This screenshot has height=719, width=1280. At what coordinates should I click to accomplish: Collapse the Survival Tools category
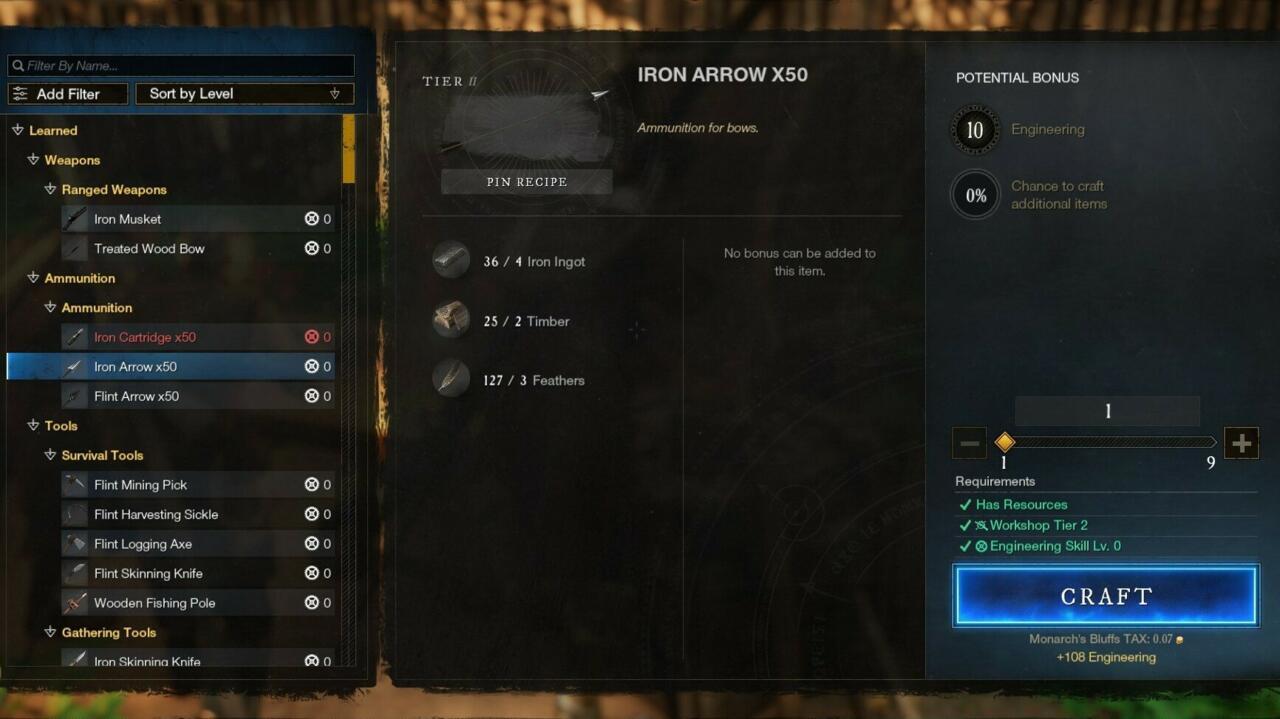coord(50,455)
